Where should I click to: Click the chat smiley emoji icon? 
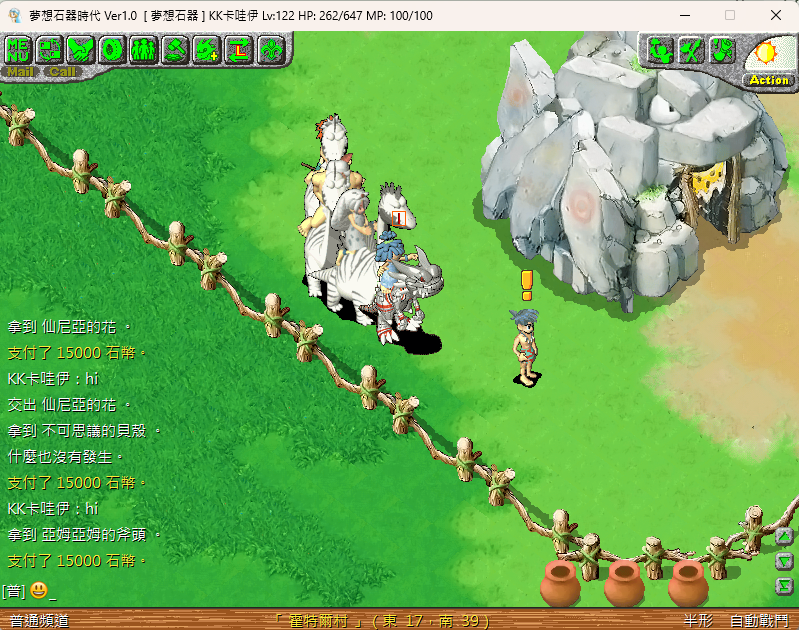[39, 590]
